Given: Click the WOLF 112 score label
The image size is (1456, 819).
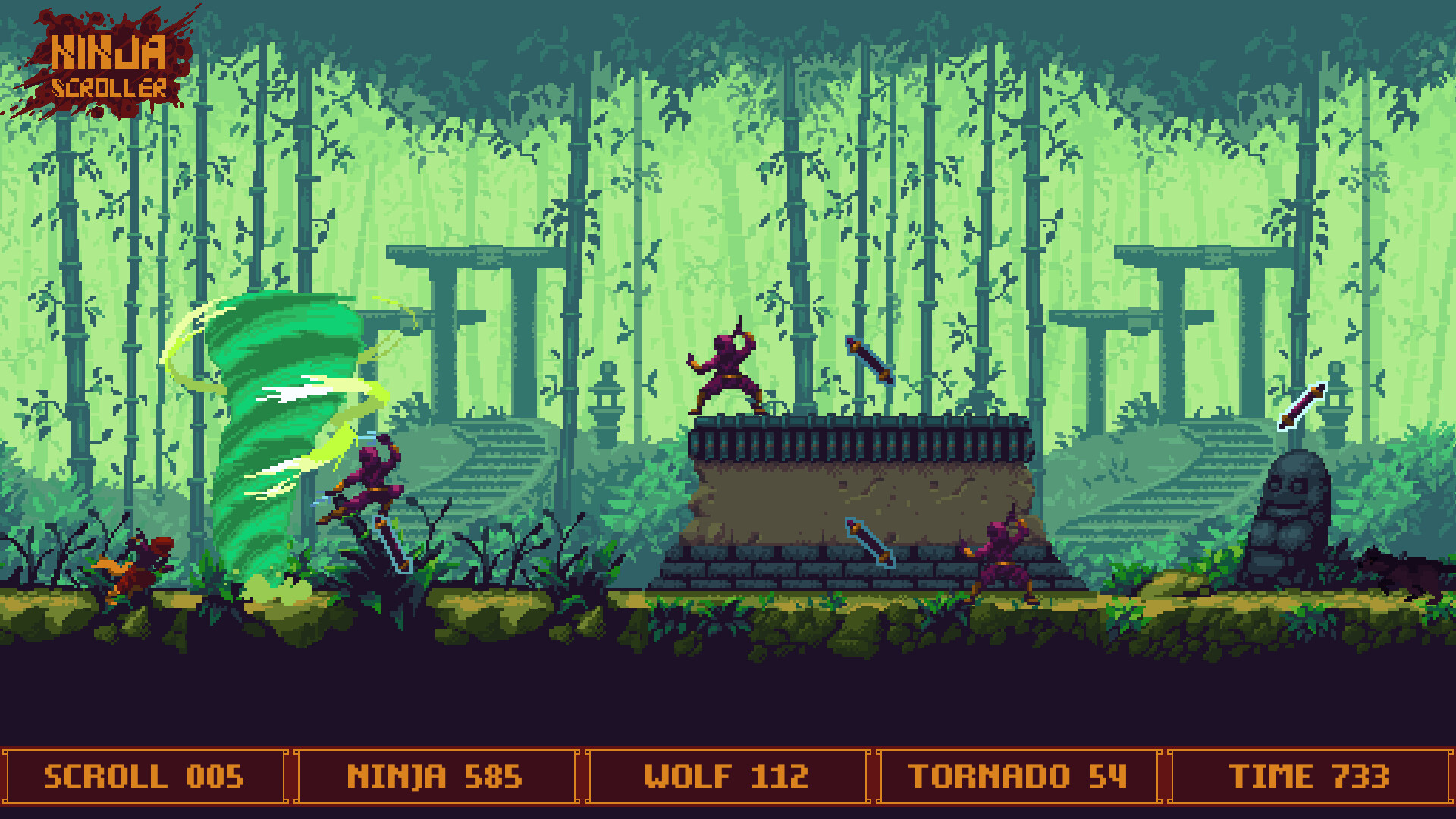Looking at the screenshot, I should [726, 775].
